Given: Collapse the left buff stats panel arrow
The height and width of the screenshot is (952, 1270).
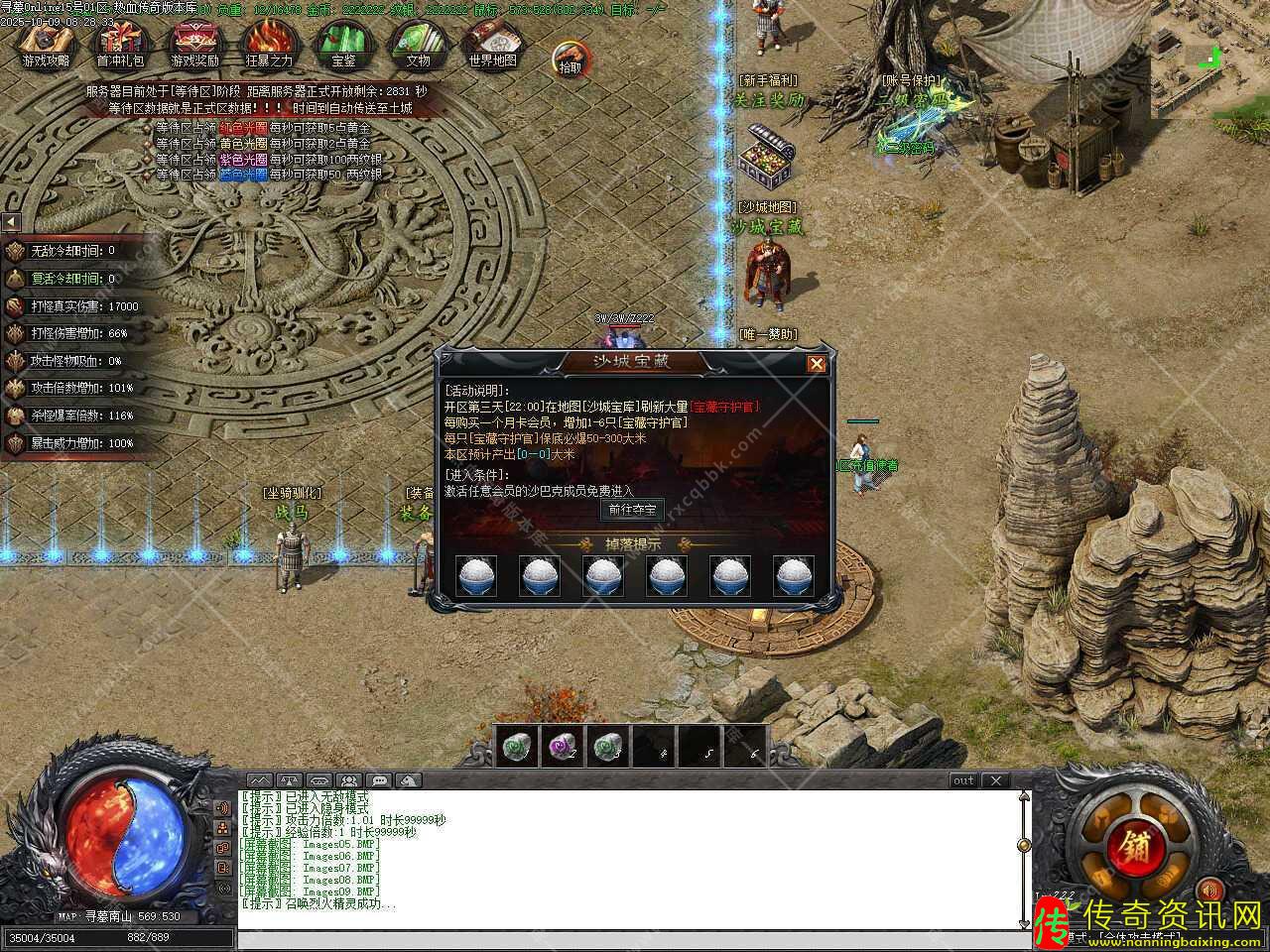Looking at the screenshot, I should (11, 222).
